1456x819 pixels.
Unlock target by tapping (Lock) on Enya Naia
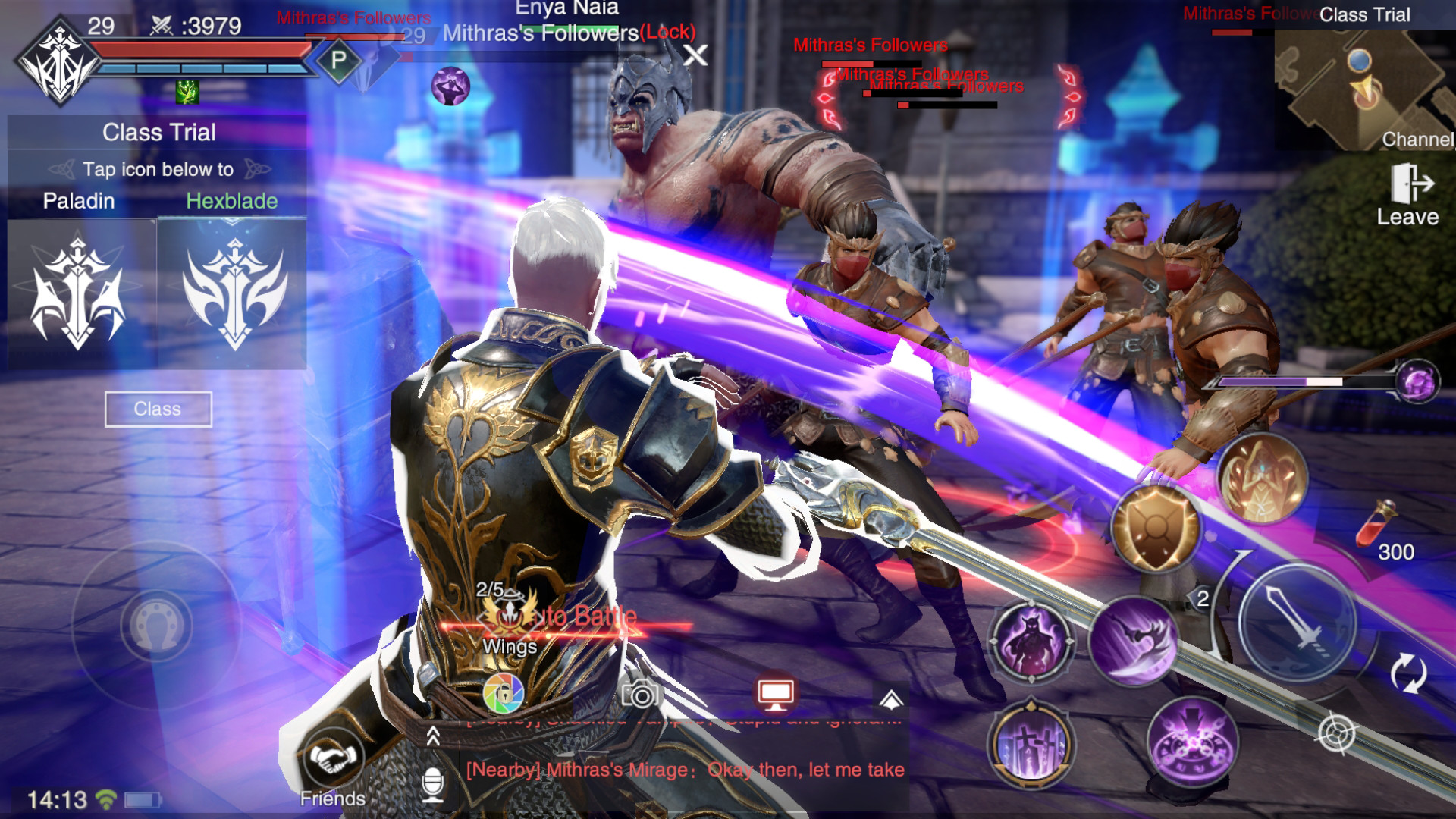[669, 33]
